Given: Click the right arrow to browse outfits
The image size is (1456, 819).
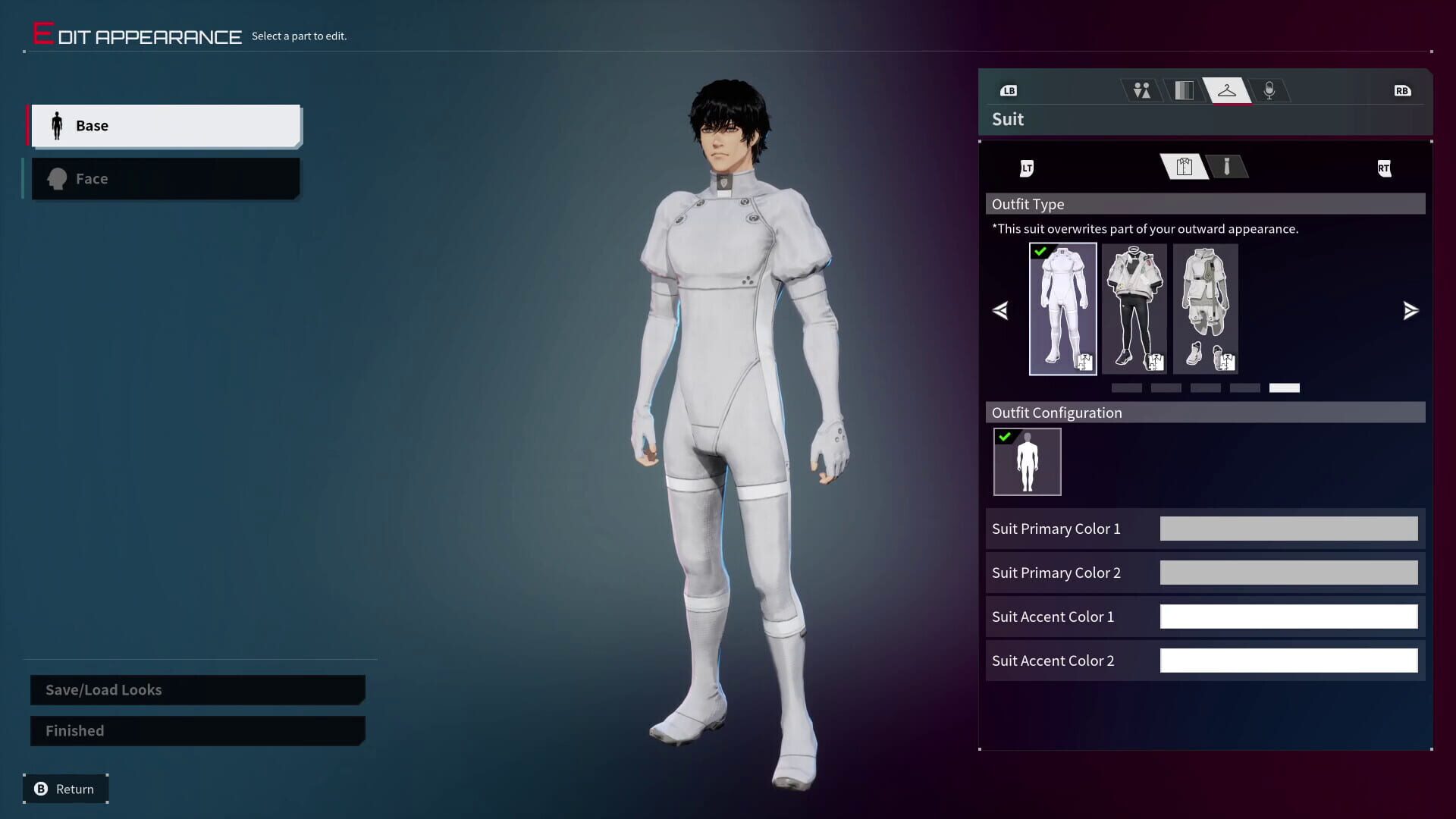Looking at the screenshot, I should 1410,310.
